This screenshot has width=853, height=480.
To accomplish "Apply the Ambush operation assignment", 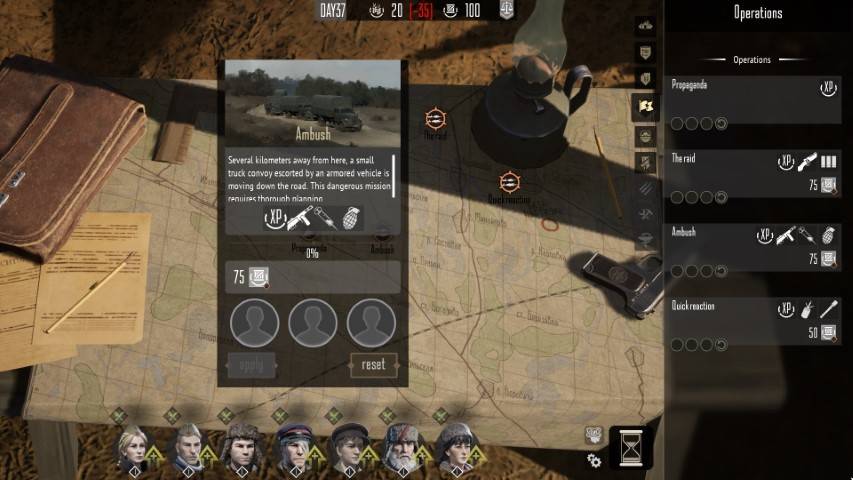I will point(251,365).
